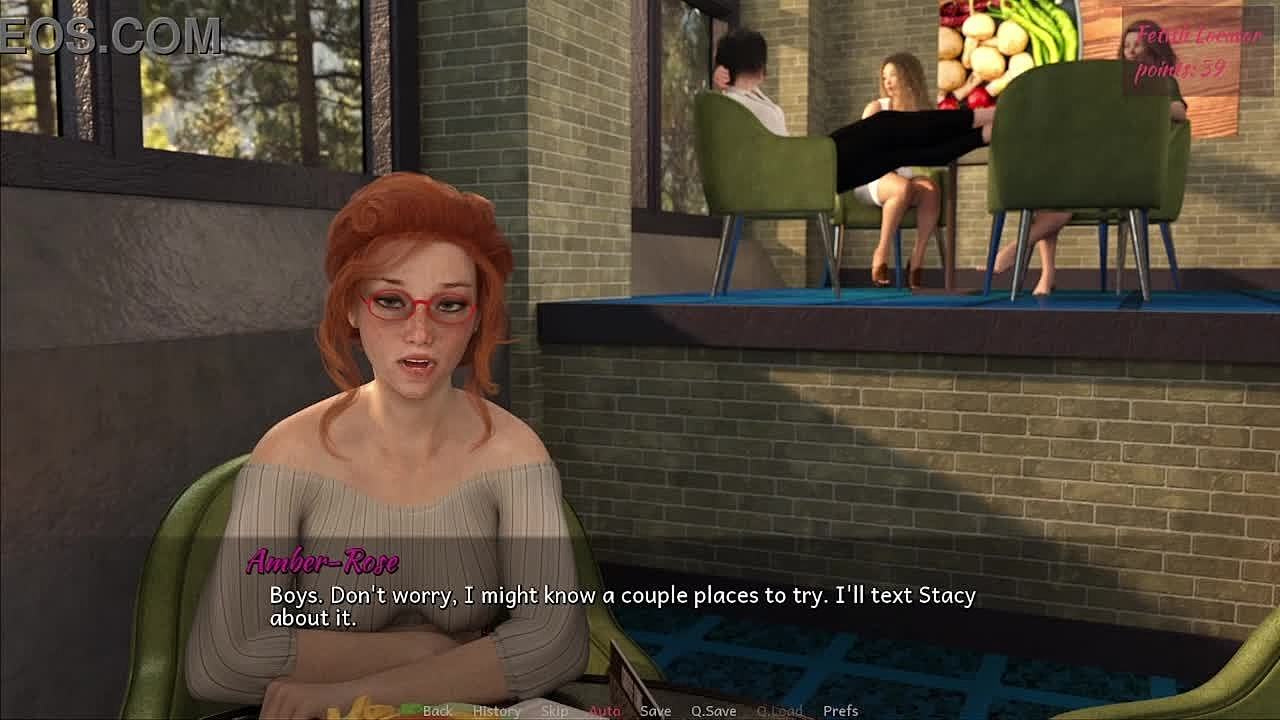Go Back to the previous dialogue line
This screenshot has width=1280, height=720.
click(x=437, y=711)
